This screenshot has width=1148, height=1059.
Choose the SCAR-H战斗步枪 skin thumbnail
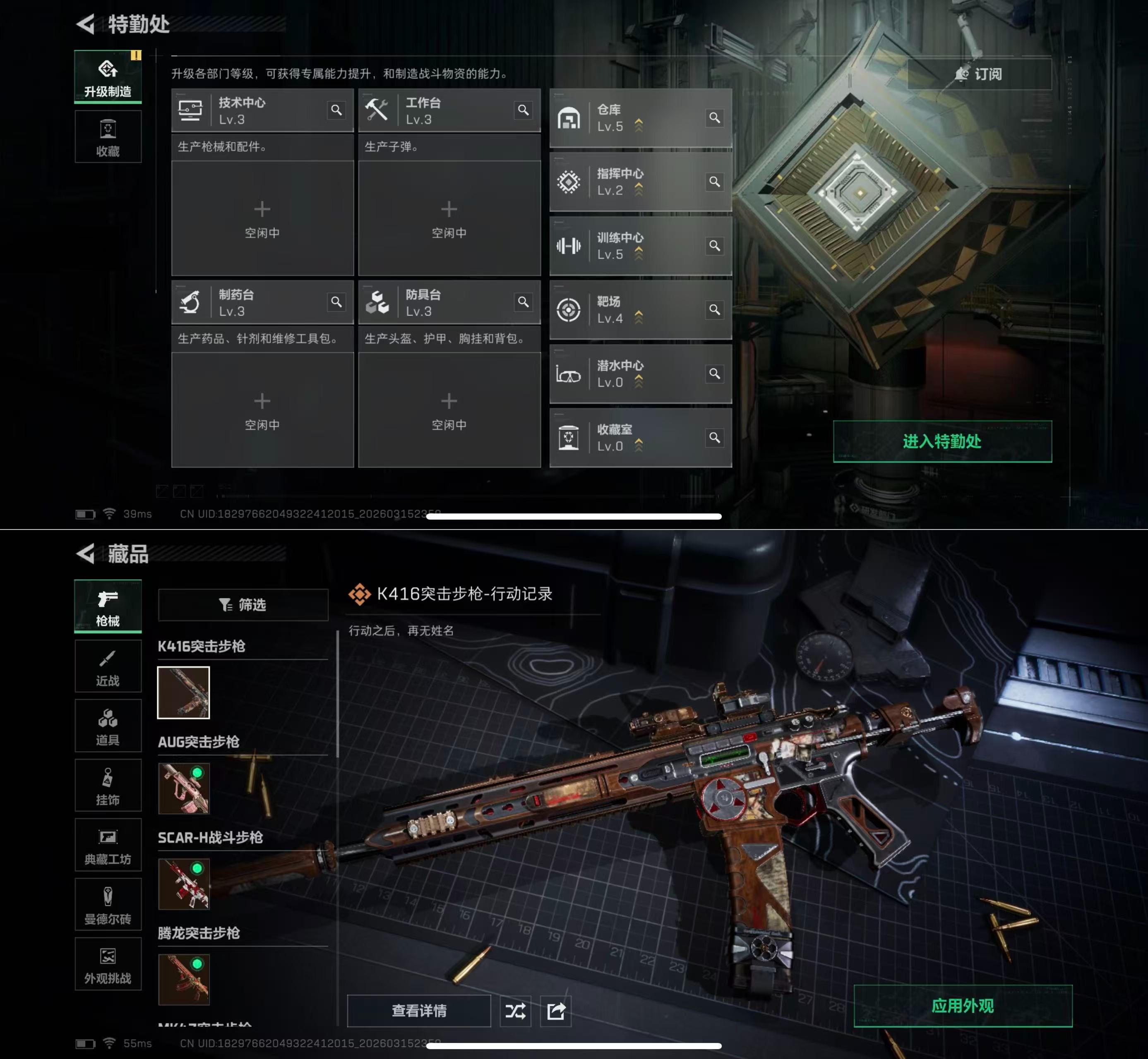click(183, 884)
